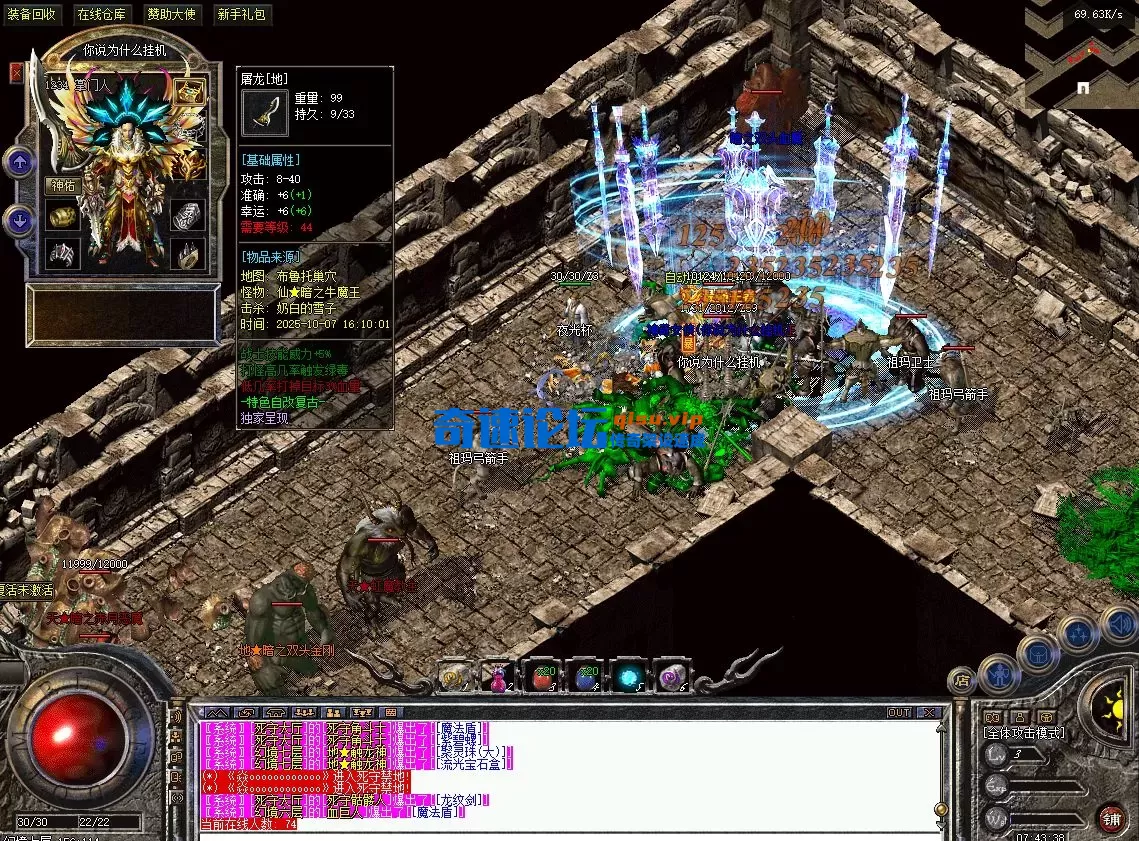
Task: Open the 装备回收 equipment recycling menu
Action: pos(33,14)
